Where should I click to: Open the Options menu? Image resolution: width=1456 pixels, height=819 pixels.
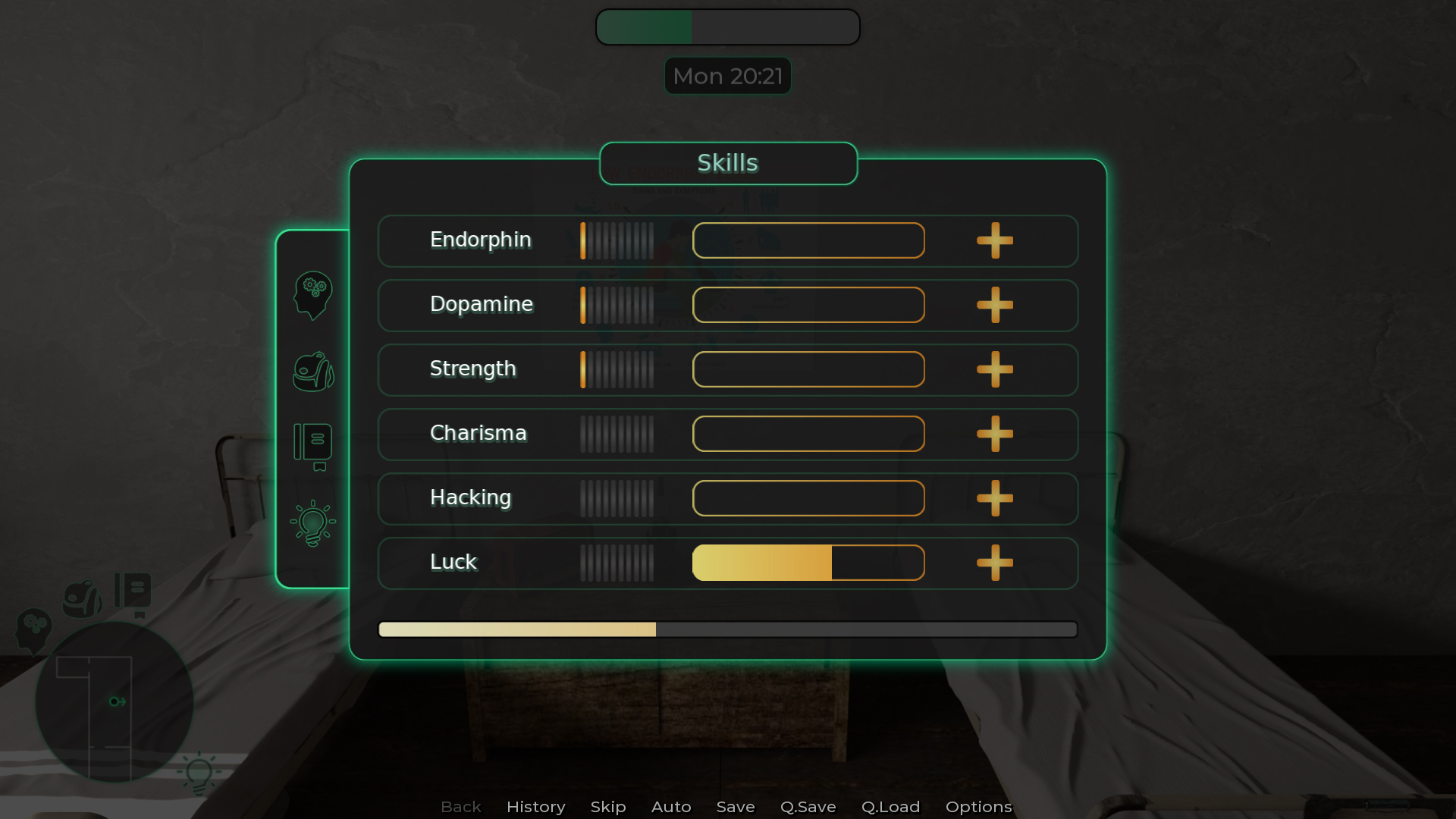(978, 807)
